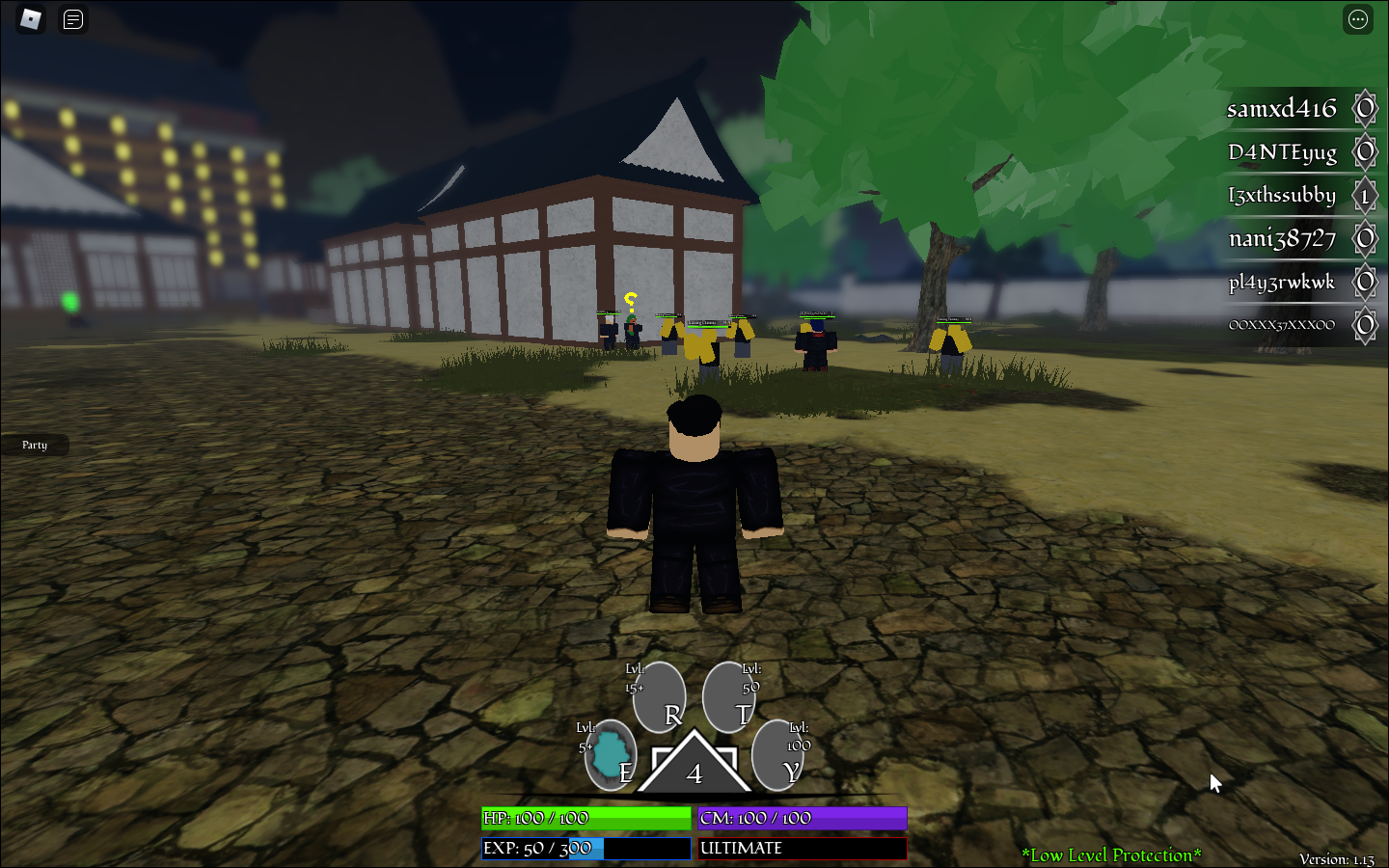Screen dimensions: 1389x868
Task: Select player I3xthssubby in the leaderboard
Action: pyautogui.click(x=1281, y=196)
